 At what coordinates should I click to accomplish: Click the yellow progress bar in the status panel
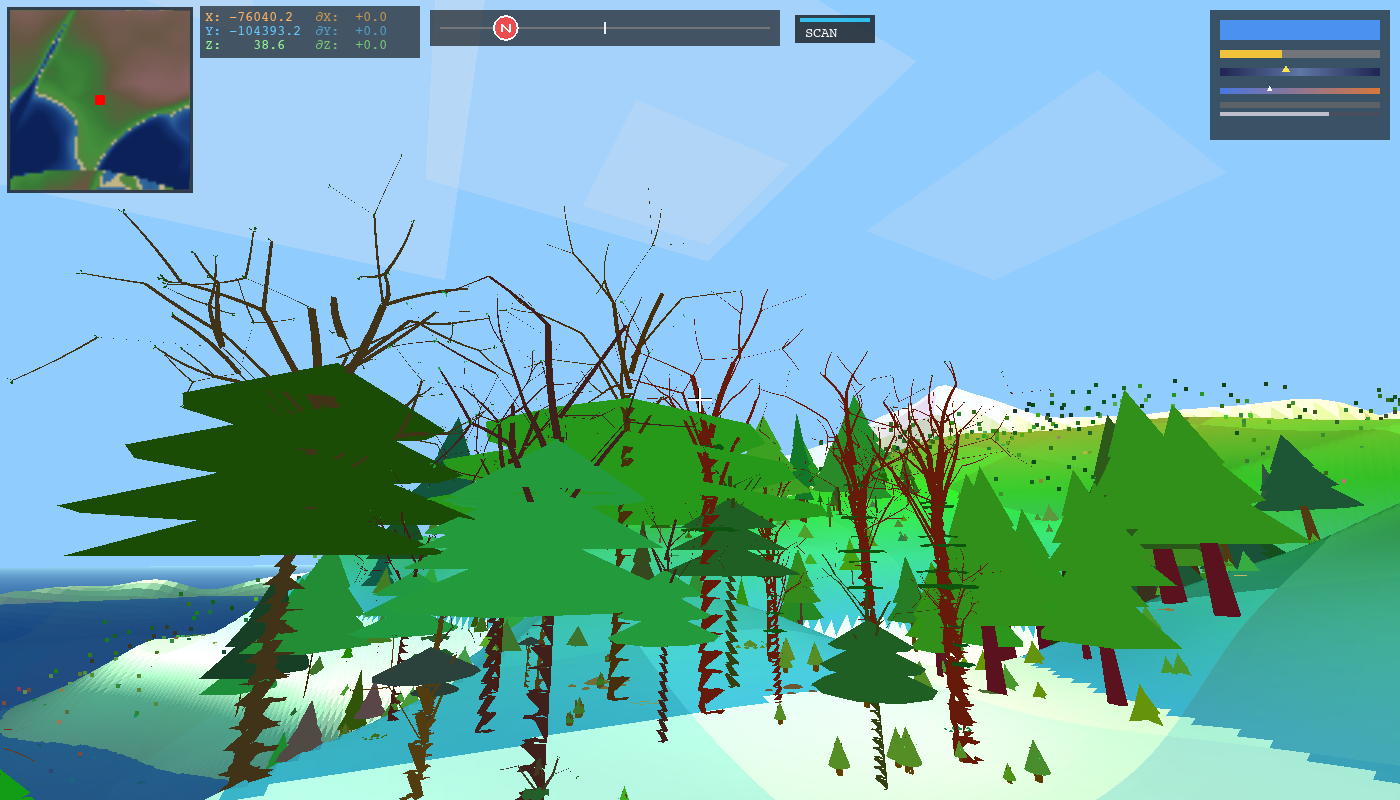1250,55
